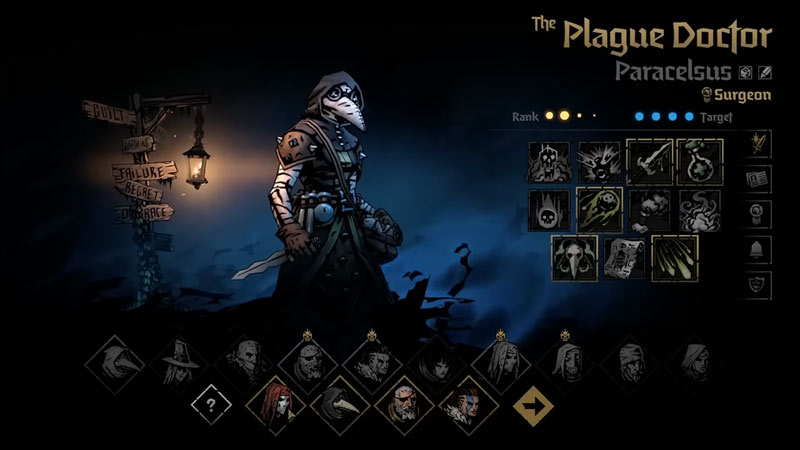This screenshot has height=450, width=800.
Task: Open the bell side tab
Action: 758,249
